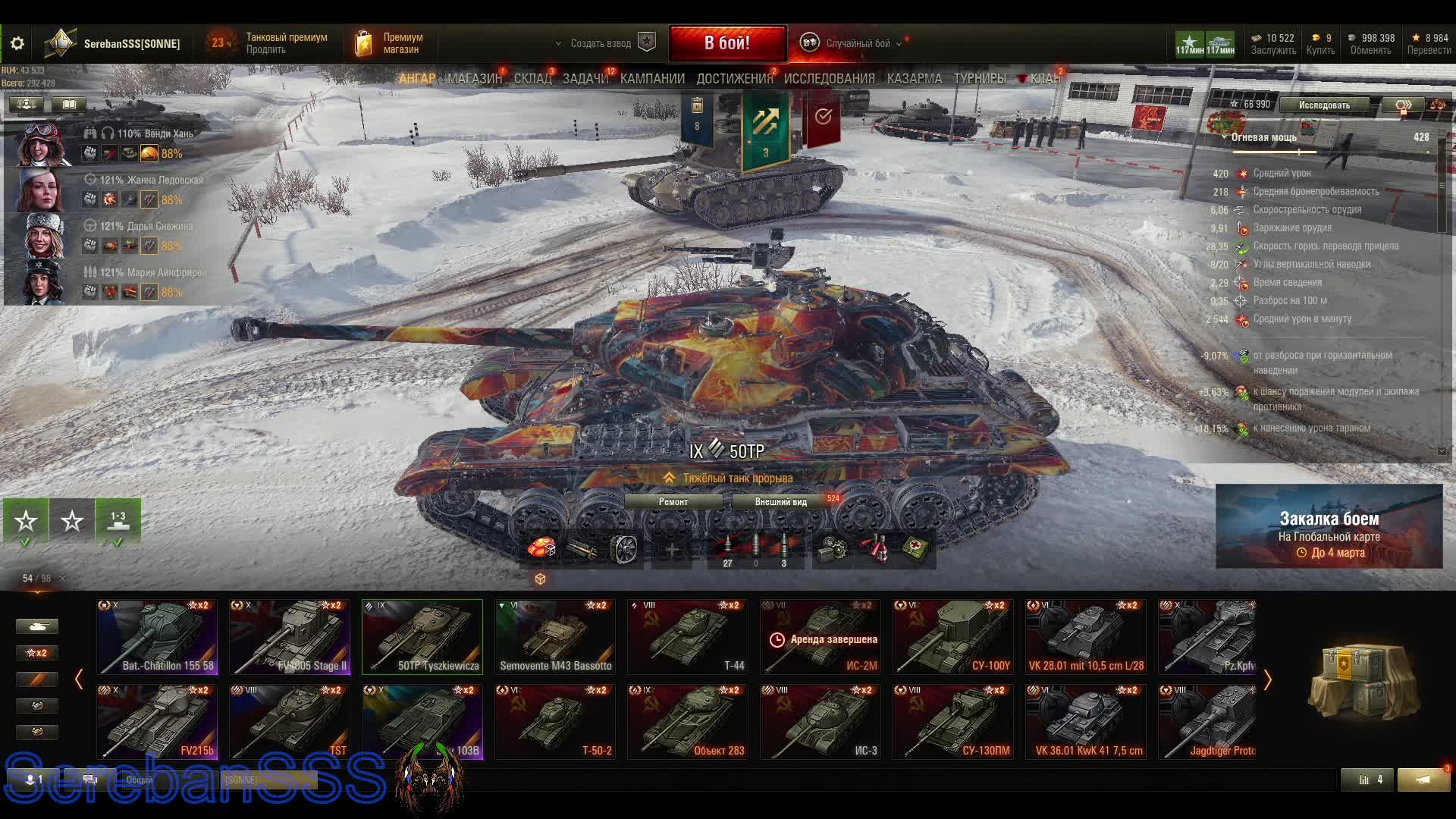
Task: Open the blueprint fragments icon beside Исследовать
Action: pyautogui.click(x=1404, y=105)
